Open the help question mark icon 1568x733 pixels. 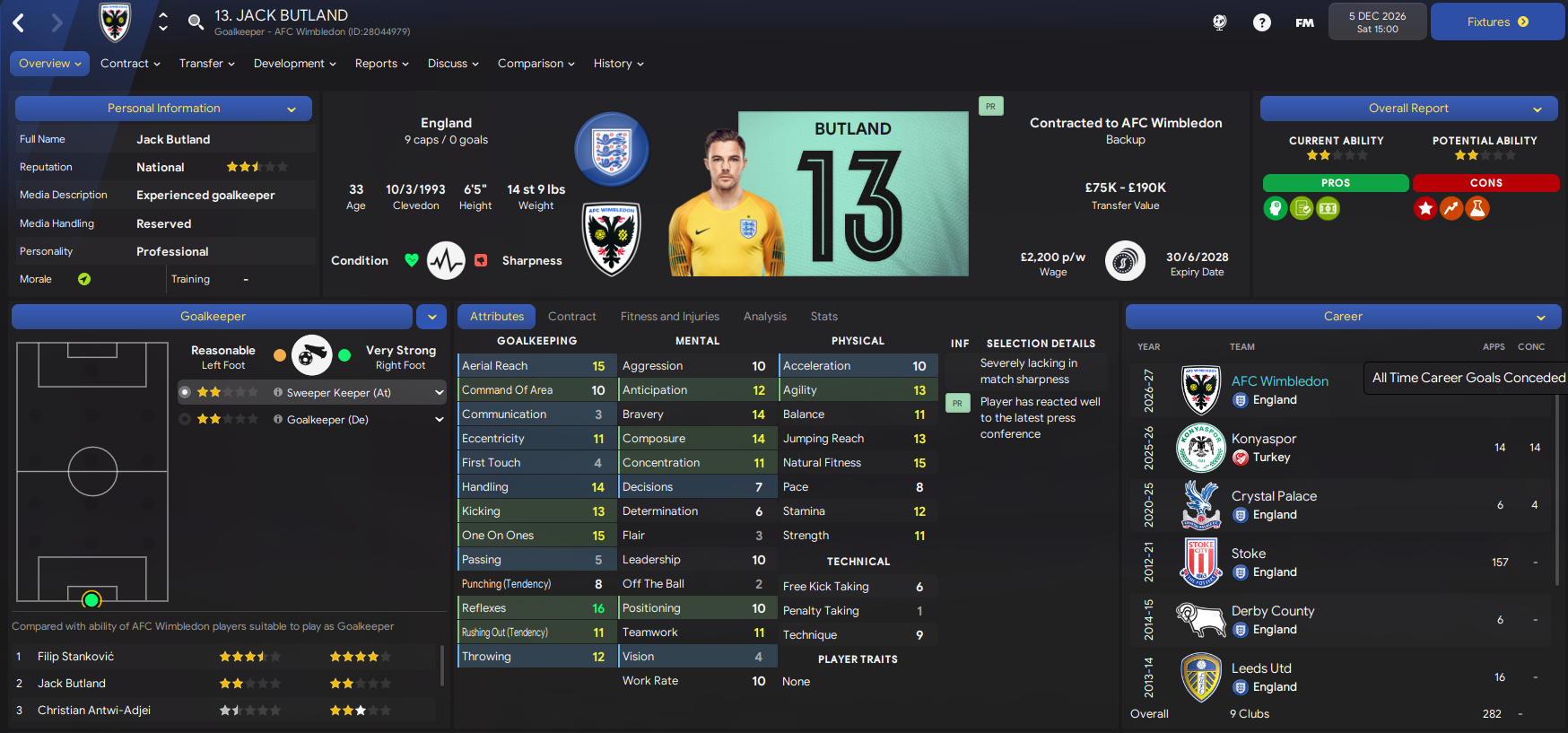[x=1261, y=22]
